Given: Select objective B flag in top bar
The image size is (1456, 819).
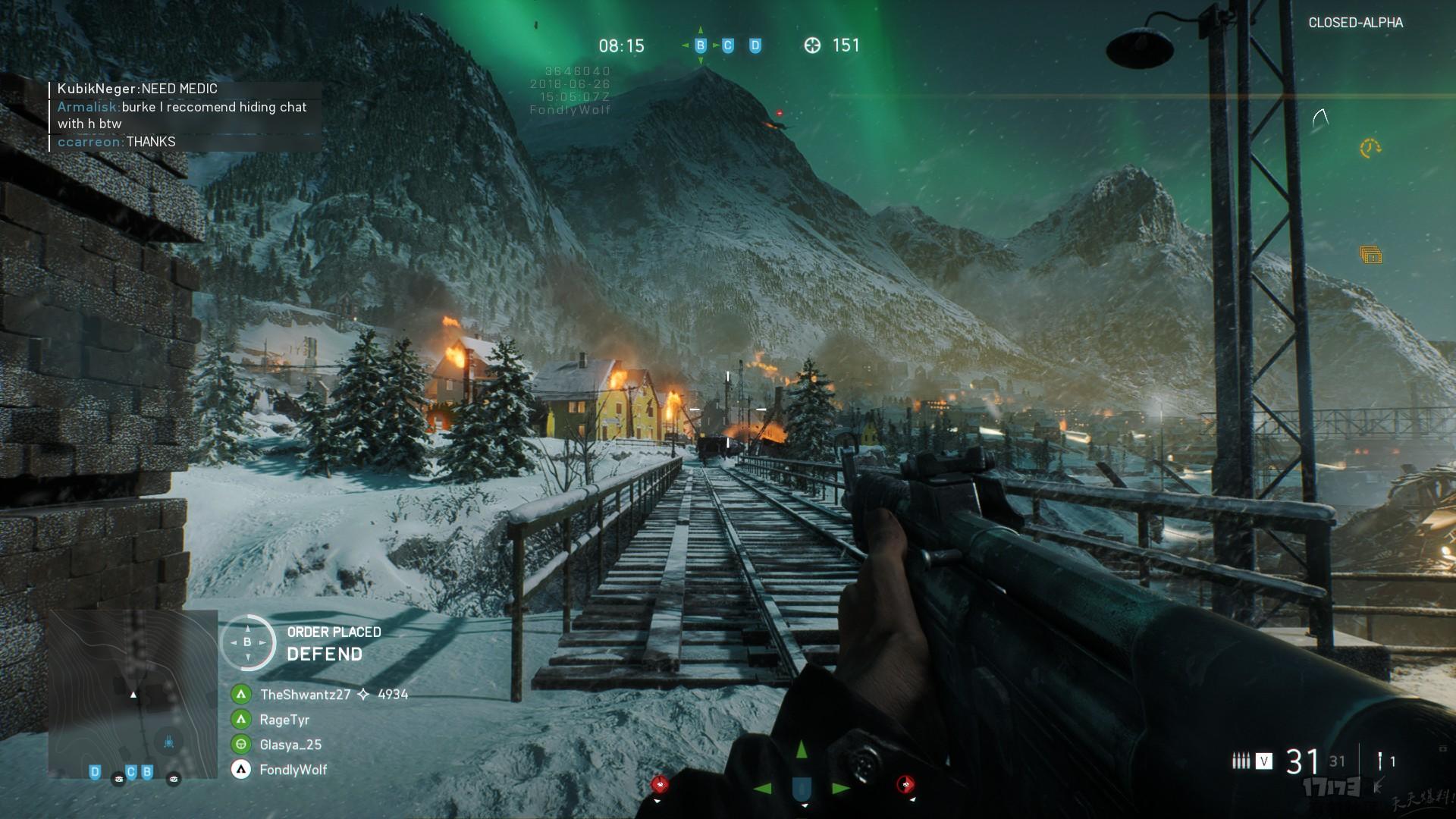Looking at the screenshot, I should pos(701,45).
